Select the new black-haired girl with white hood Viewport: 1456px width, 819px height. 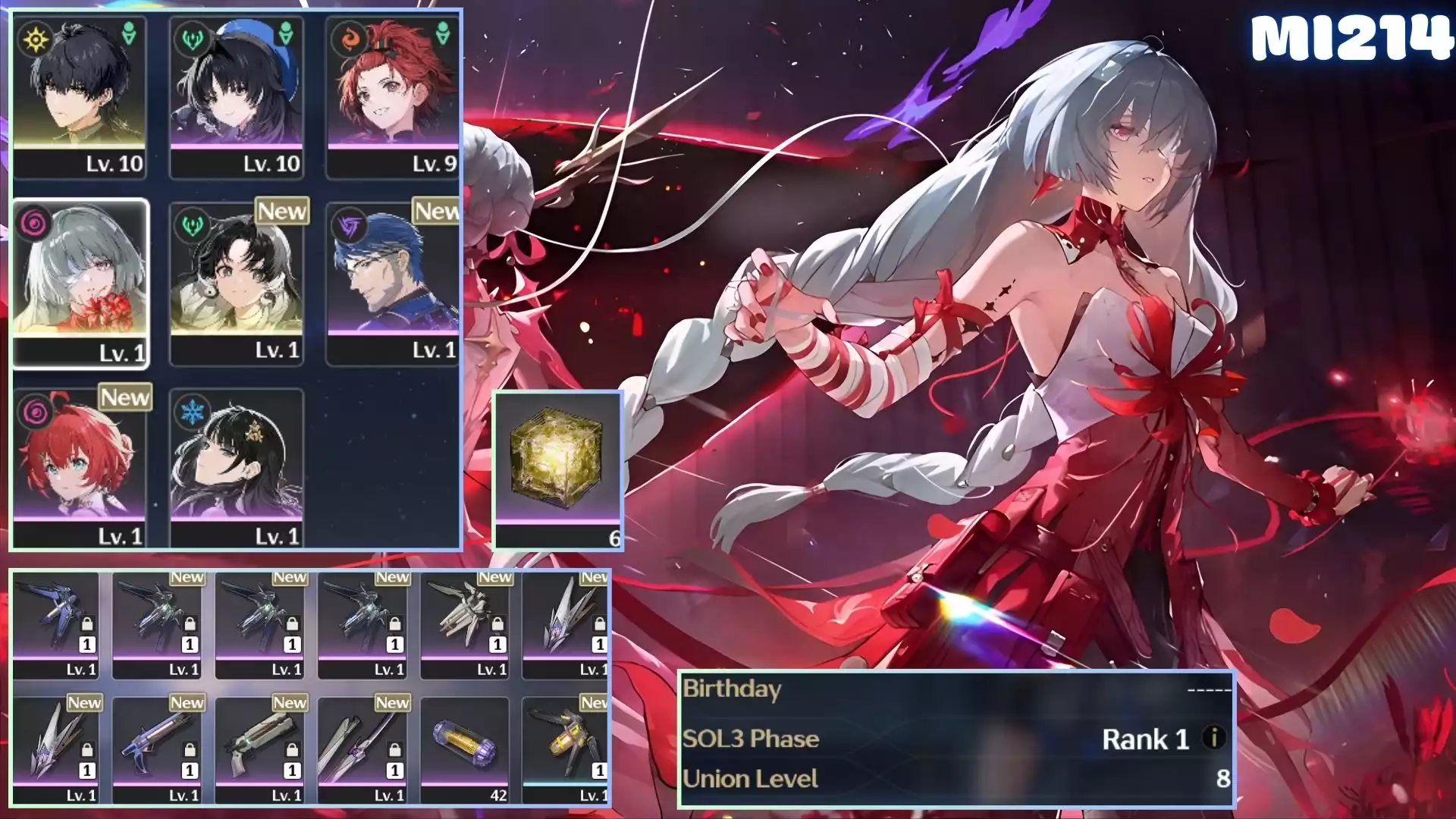[x=237, y=282]
